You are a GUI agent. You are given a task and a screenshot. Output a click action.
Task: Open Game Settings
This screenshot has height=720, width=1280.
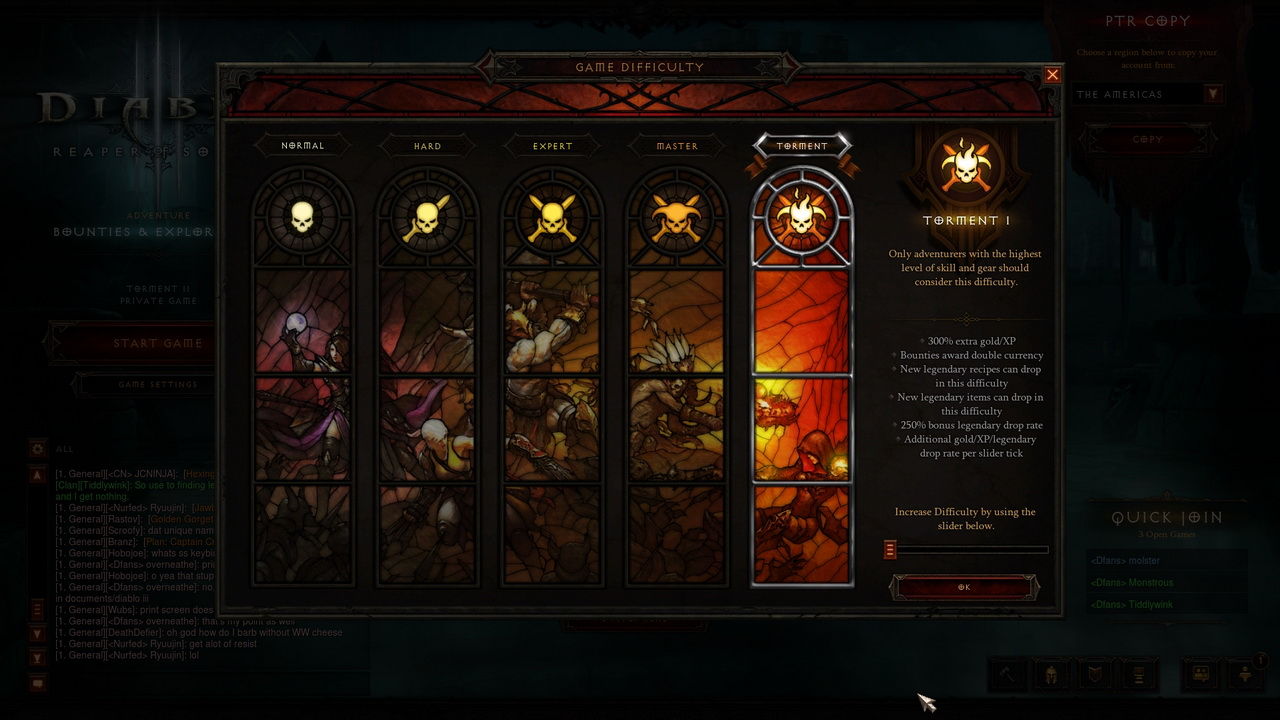[x=157, y=384]
